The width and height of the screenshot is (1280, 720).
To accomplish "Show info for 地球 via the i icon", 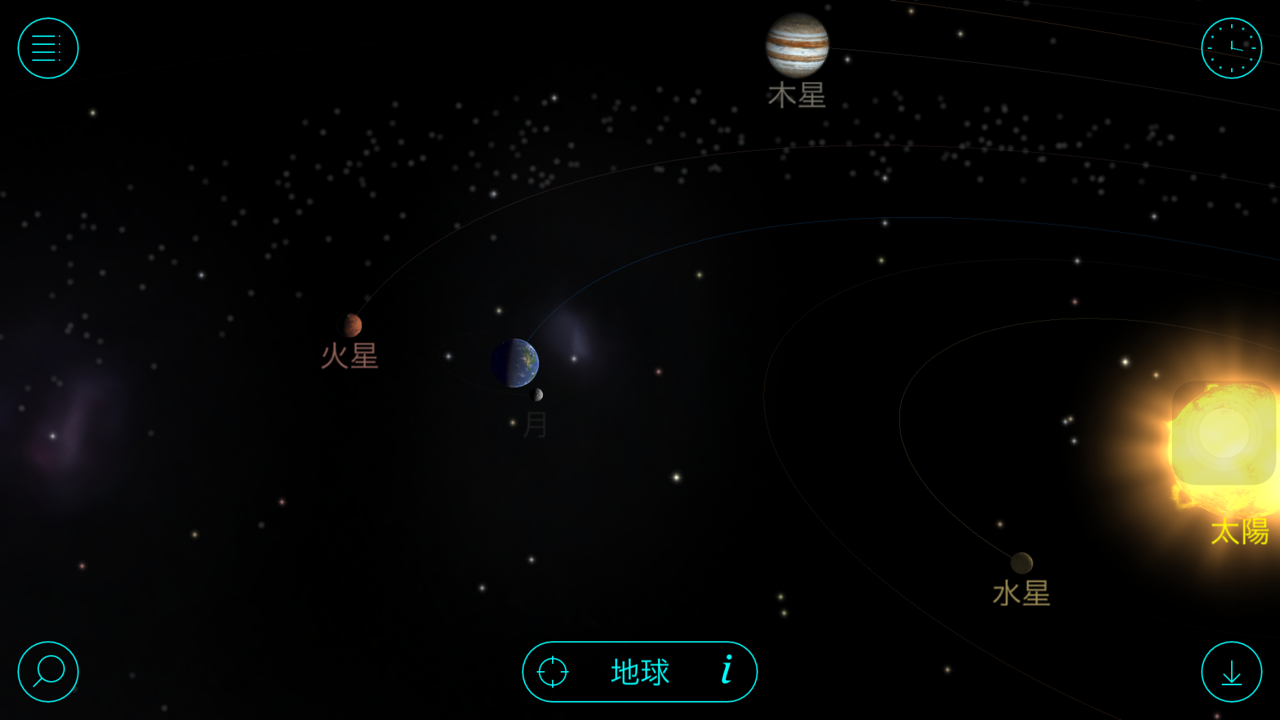I will [x=727, y=670].
